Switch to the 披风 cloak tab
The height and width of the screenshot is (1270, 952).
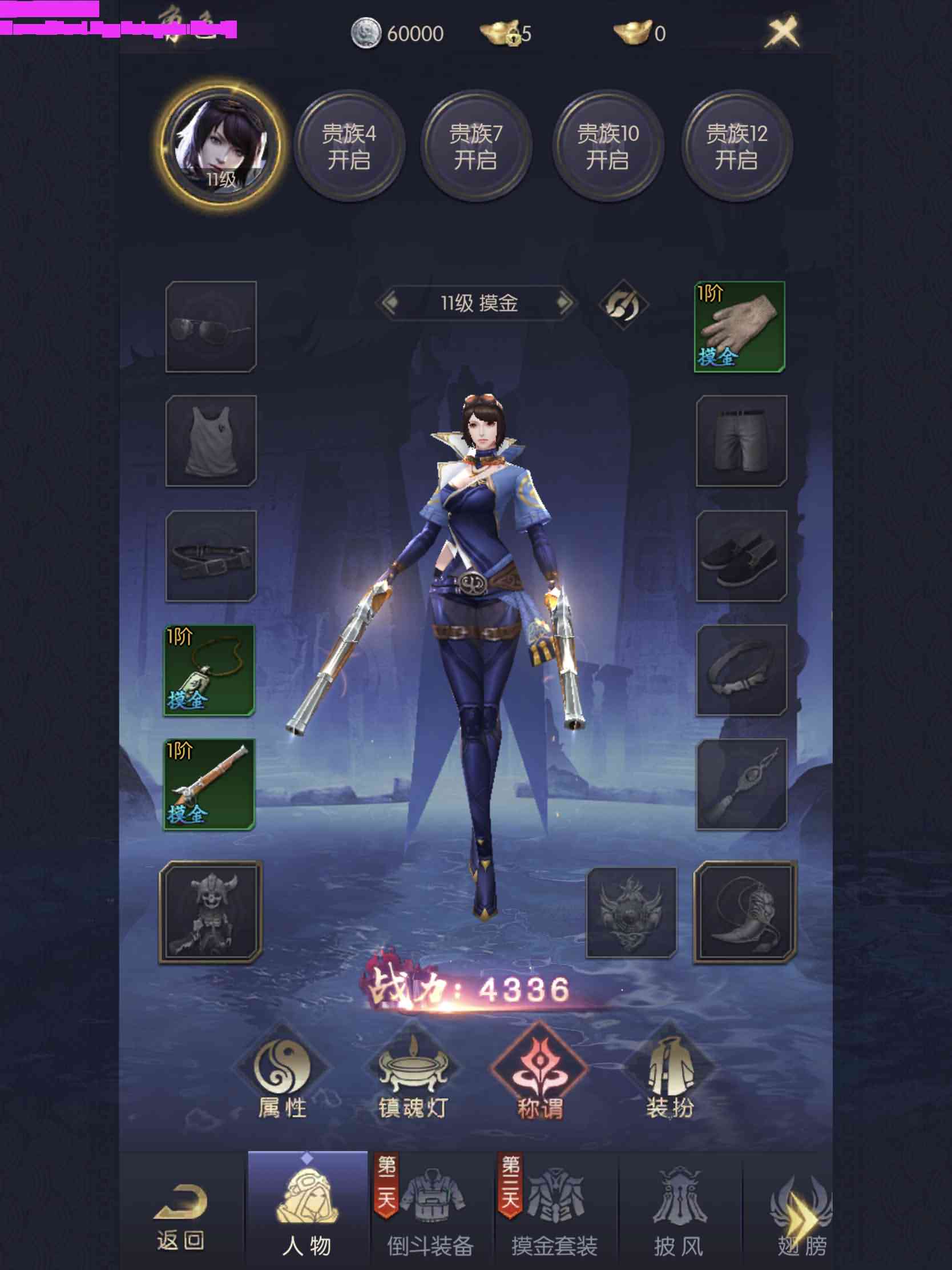tap(679, 1211)
